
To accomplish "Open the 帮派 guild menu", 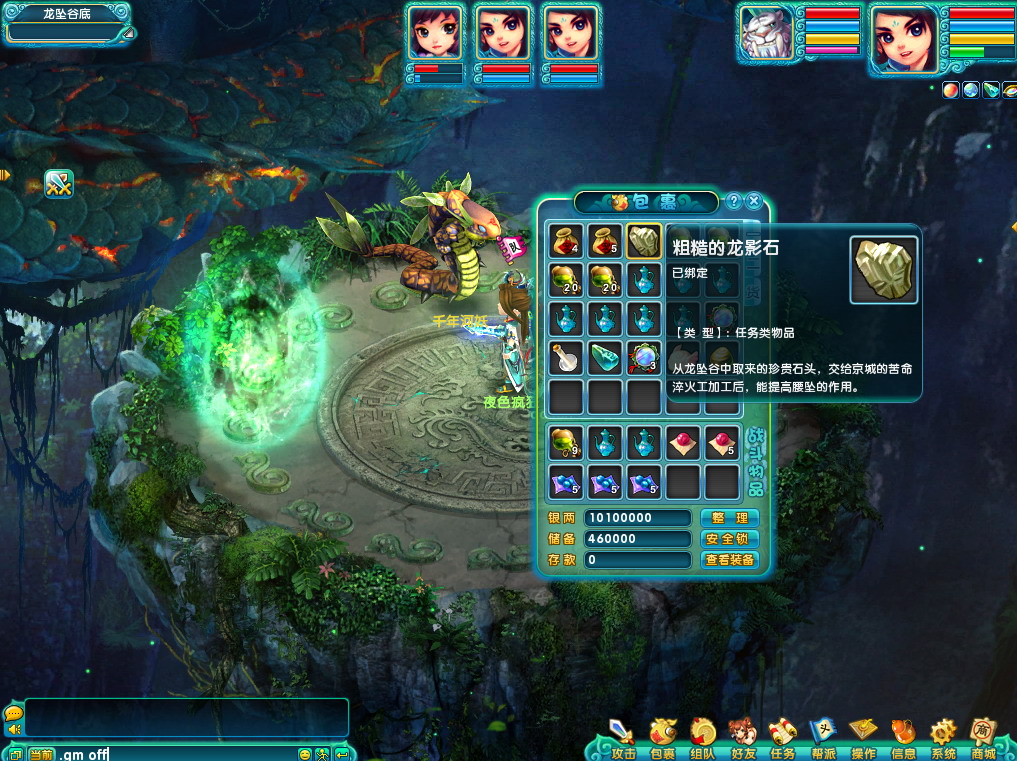I will pos(823,740).
